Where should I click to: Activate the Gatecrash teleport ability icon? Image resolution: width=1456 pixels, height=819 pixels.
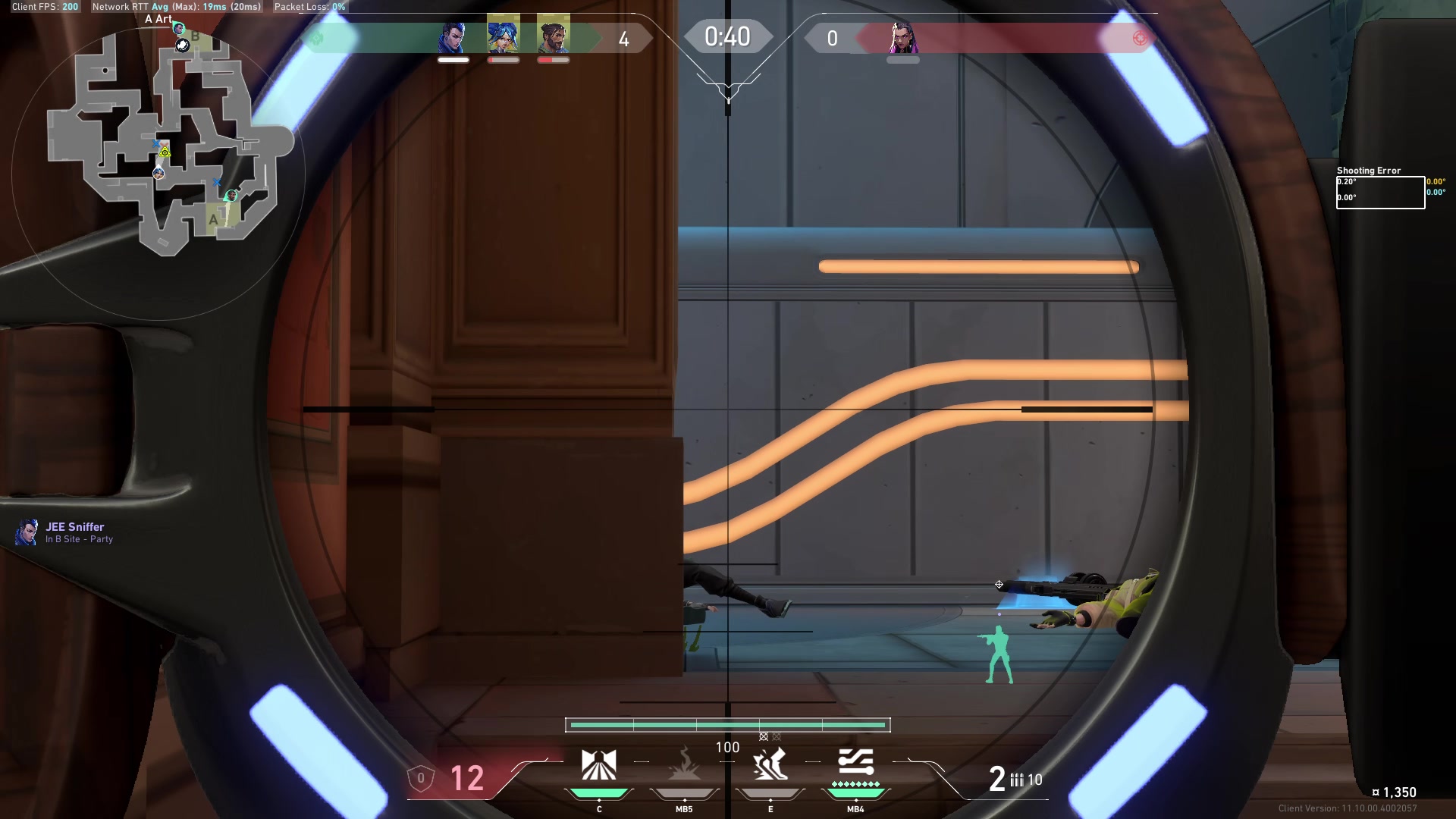click(x=770, y=765)
